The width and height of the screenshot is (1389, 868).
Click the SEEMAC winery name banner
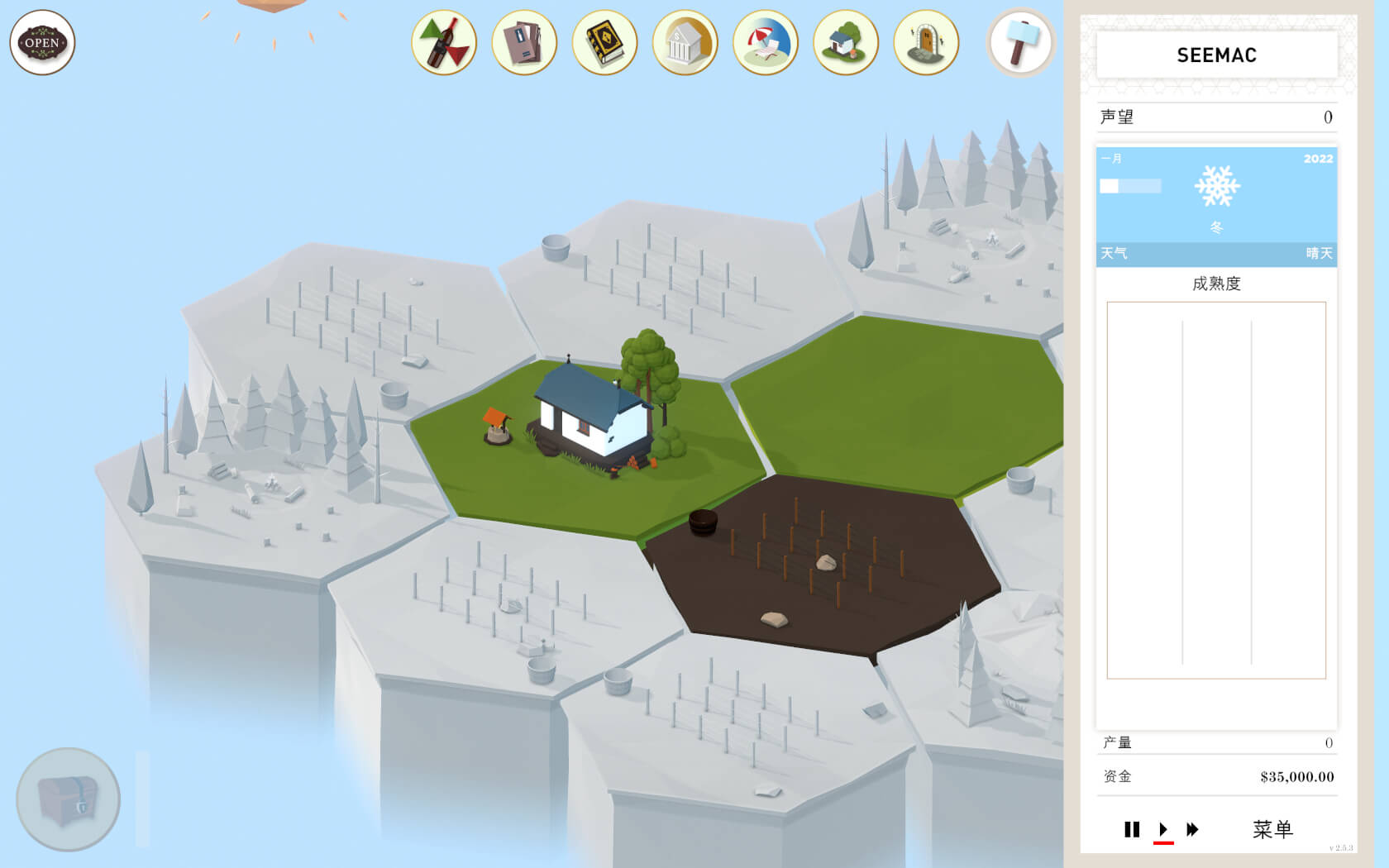(x=1216, y=55)
